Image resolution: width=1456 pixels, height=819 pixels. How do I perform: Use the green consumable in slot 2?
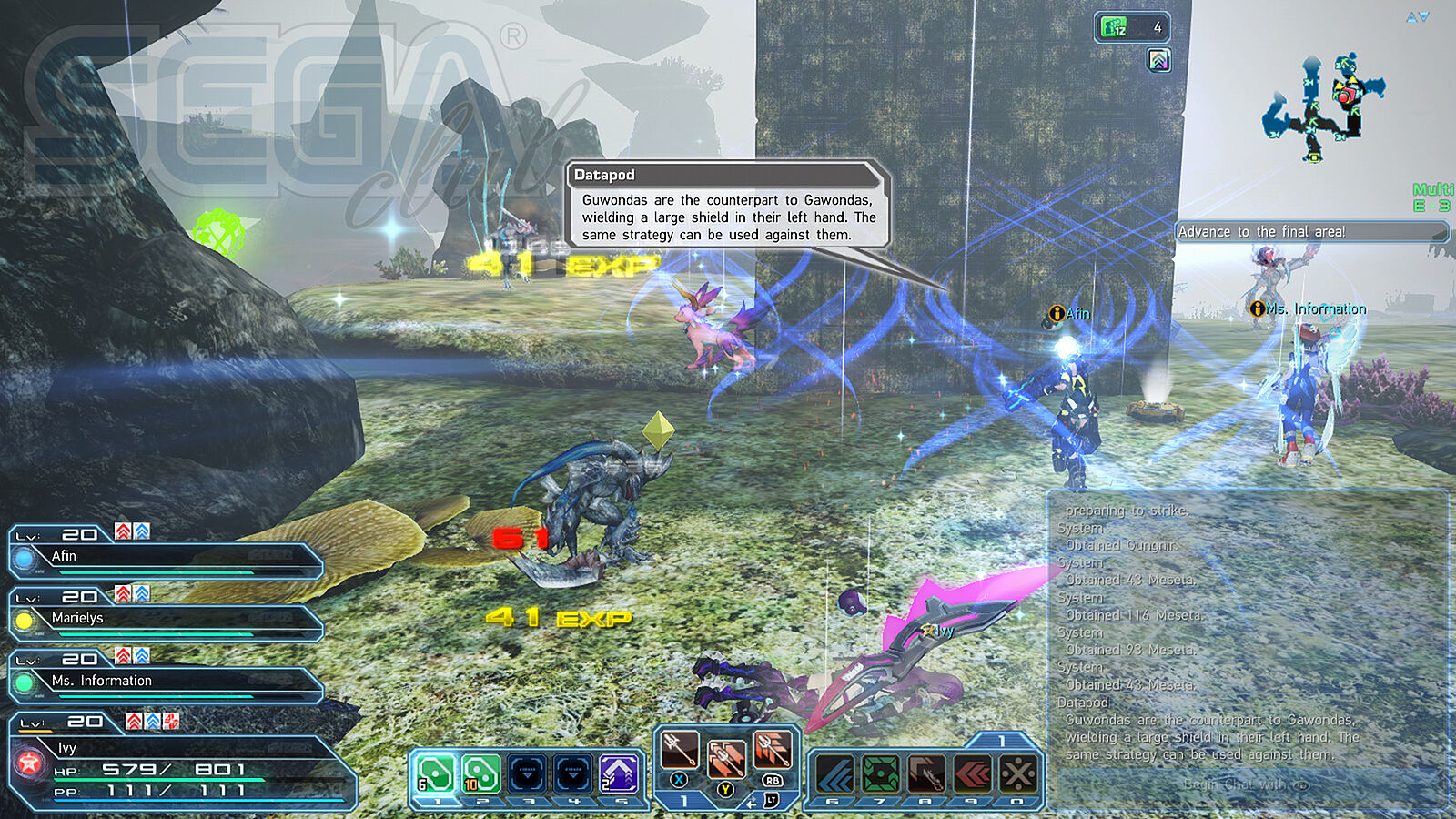point(481,774)
